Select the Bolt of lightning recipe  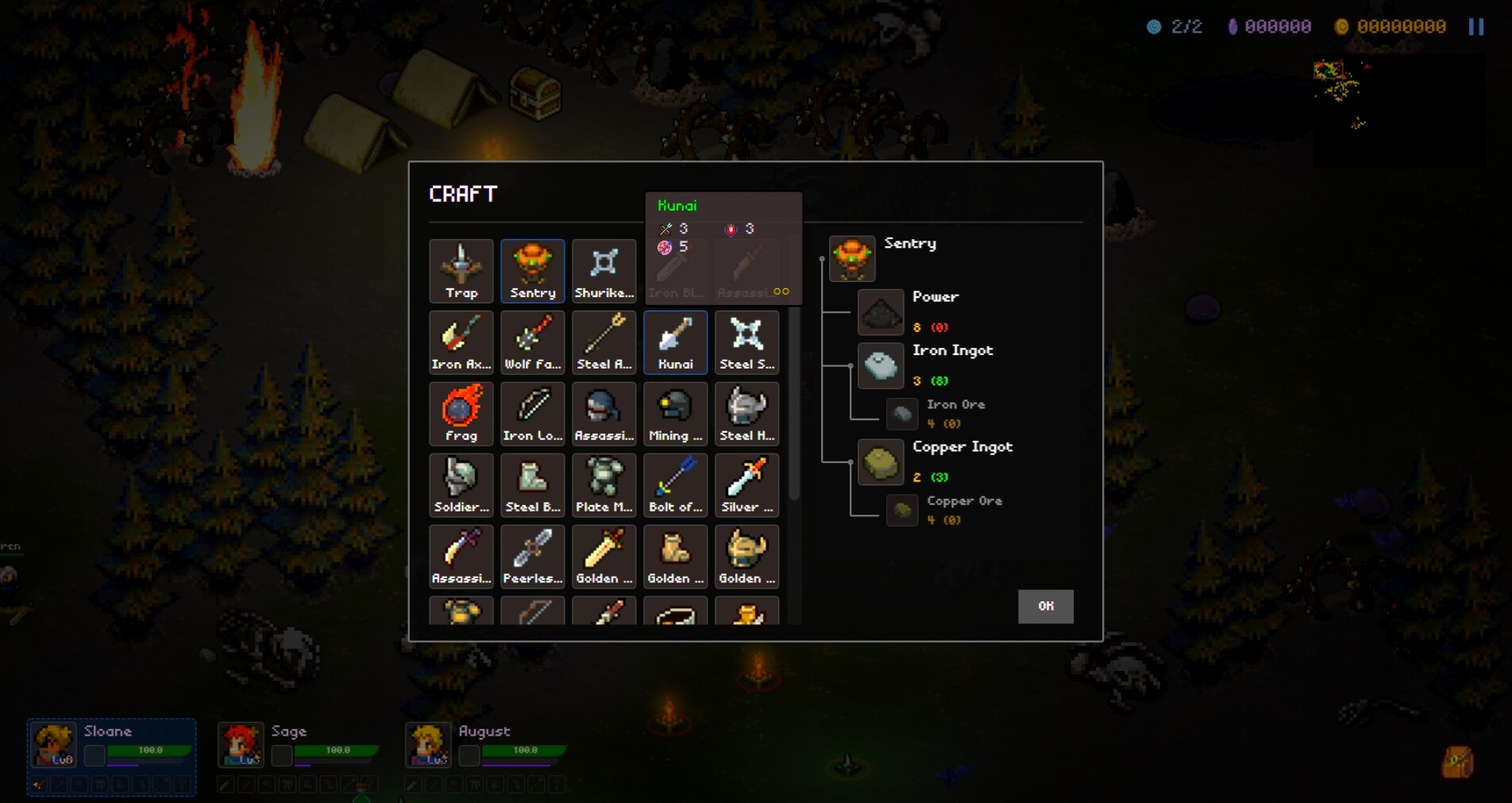tap(674, 485)
